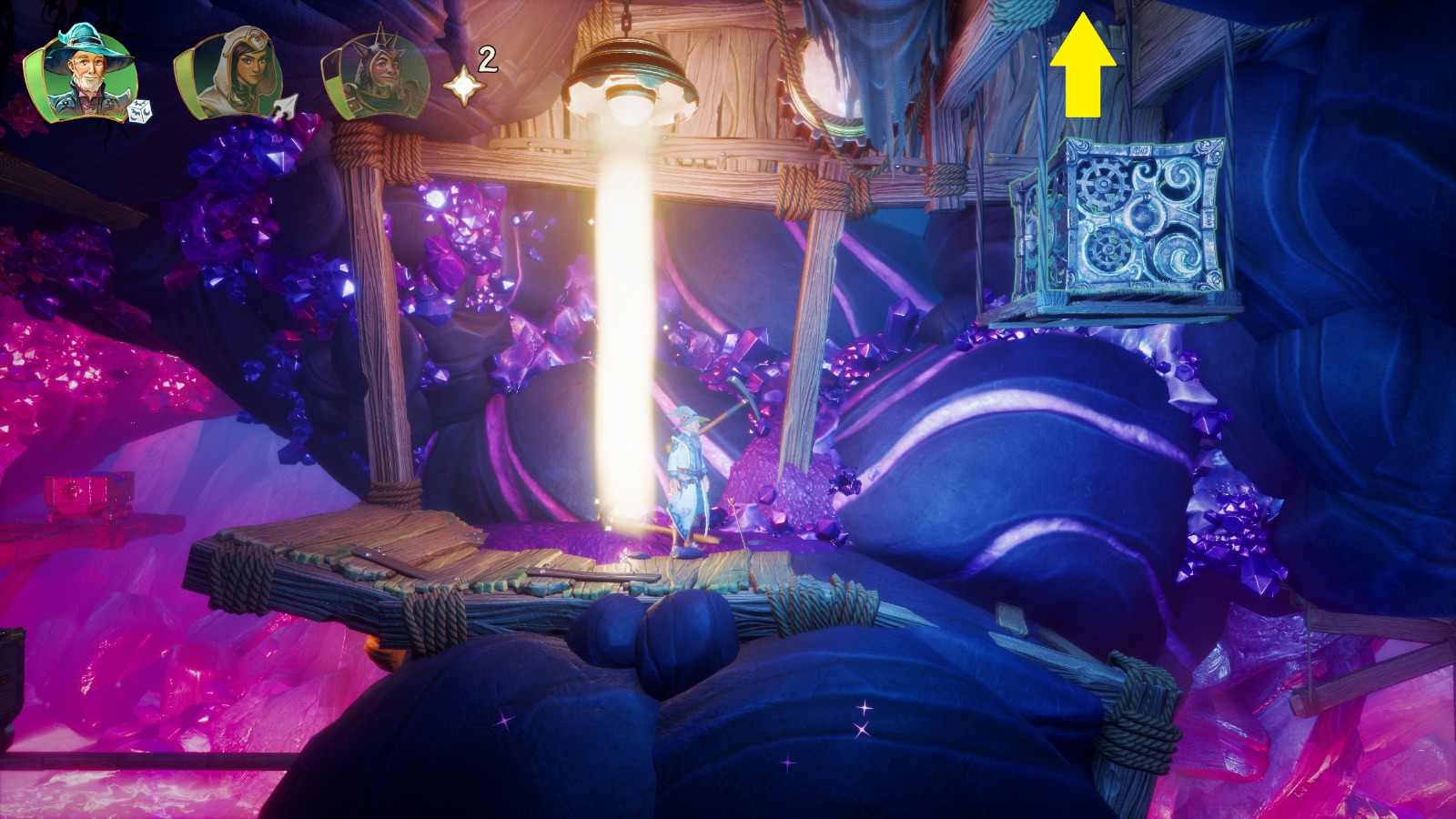Click the arrowhead ability icon on Zoya's portrait
This screenshot has height=819, width=1456.
click(285, 106)
